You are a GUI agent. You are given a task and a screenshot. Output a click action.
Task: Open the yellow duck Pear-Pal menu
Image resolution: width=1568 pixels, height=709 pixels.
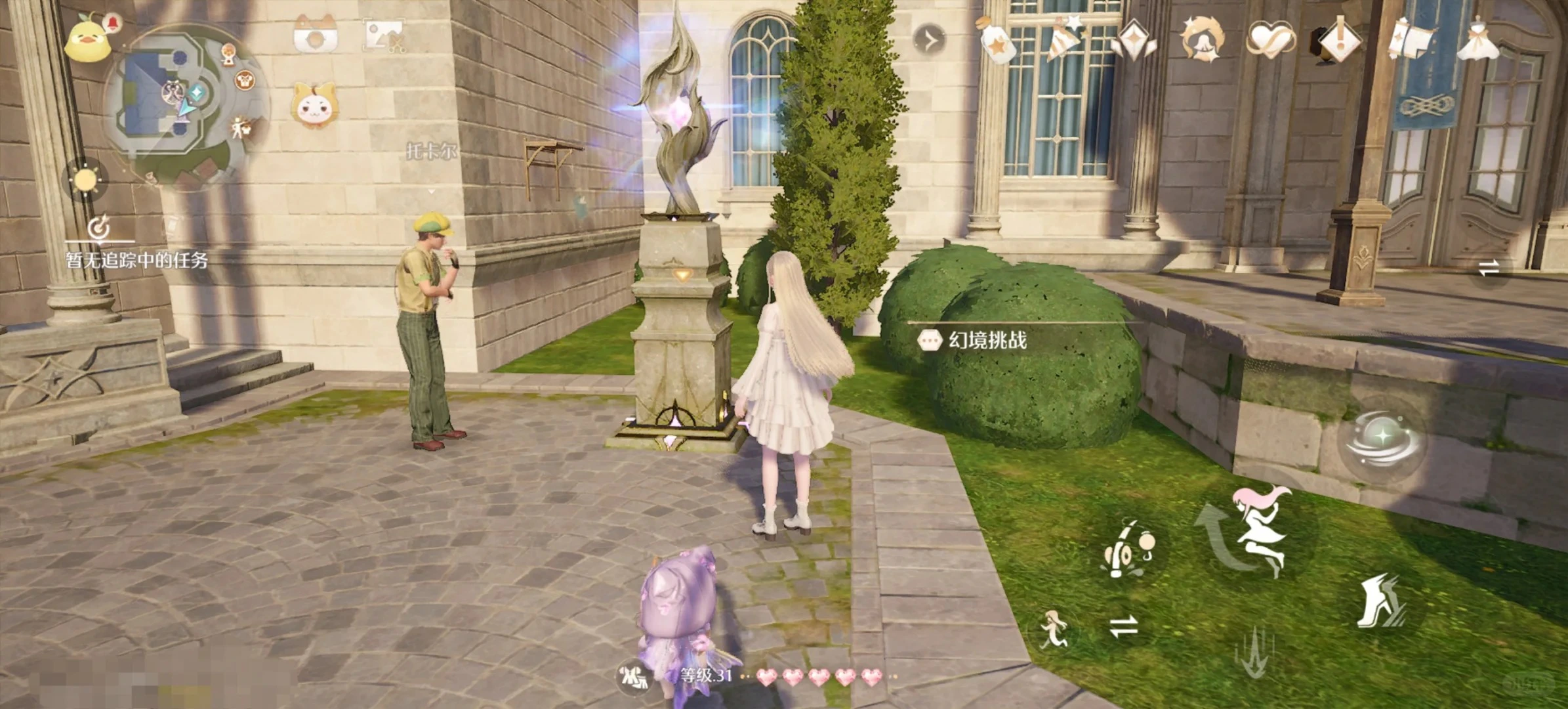coord(89,38)
